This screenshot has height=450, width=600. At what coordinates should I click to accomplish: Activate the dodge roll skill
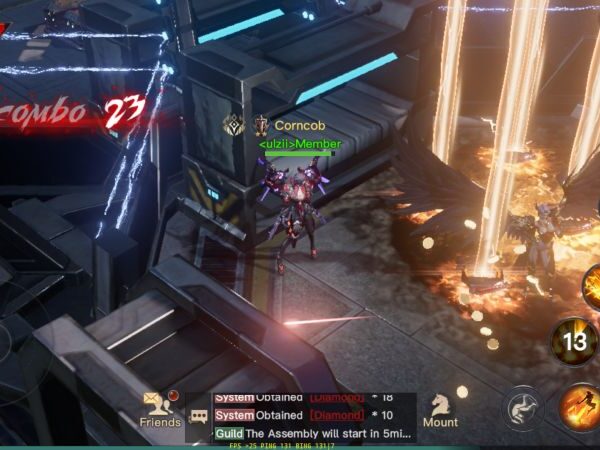523,408
